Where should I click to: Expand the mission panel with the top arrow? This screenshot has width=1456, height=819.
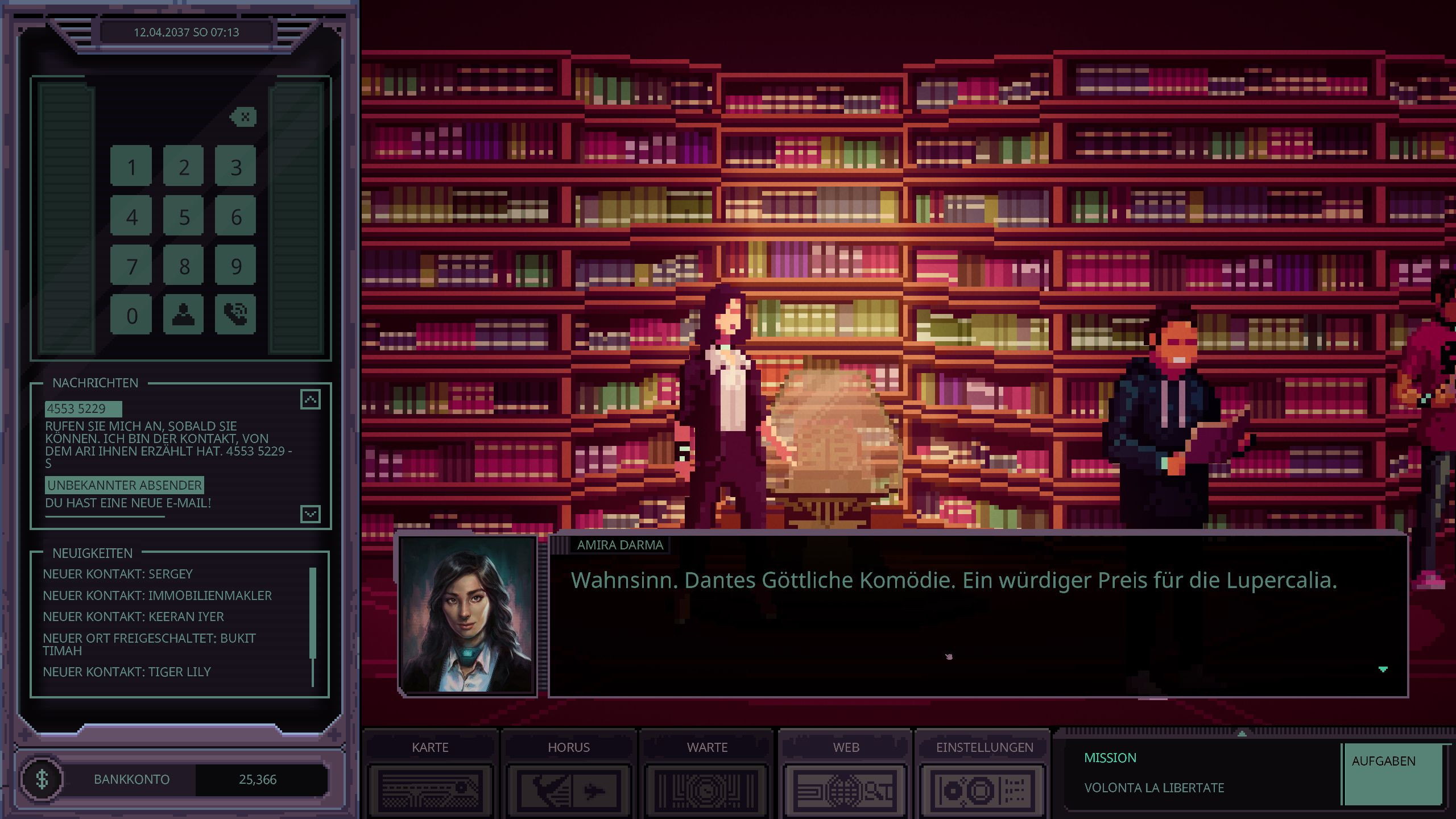tap(1242, 734)
